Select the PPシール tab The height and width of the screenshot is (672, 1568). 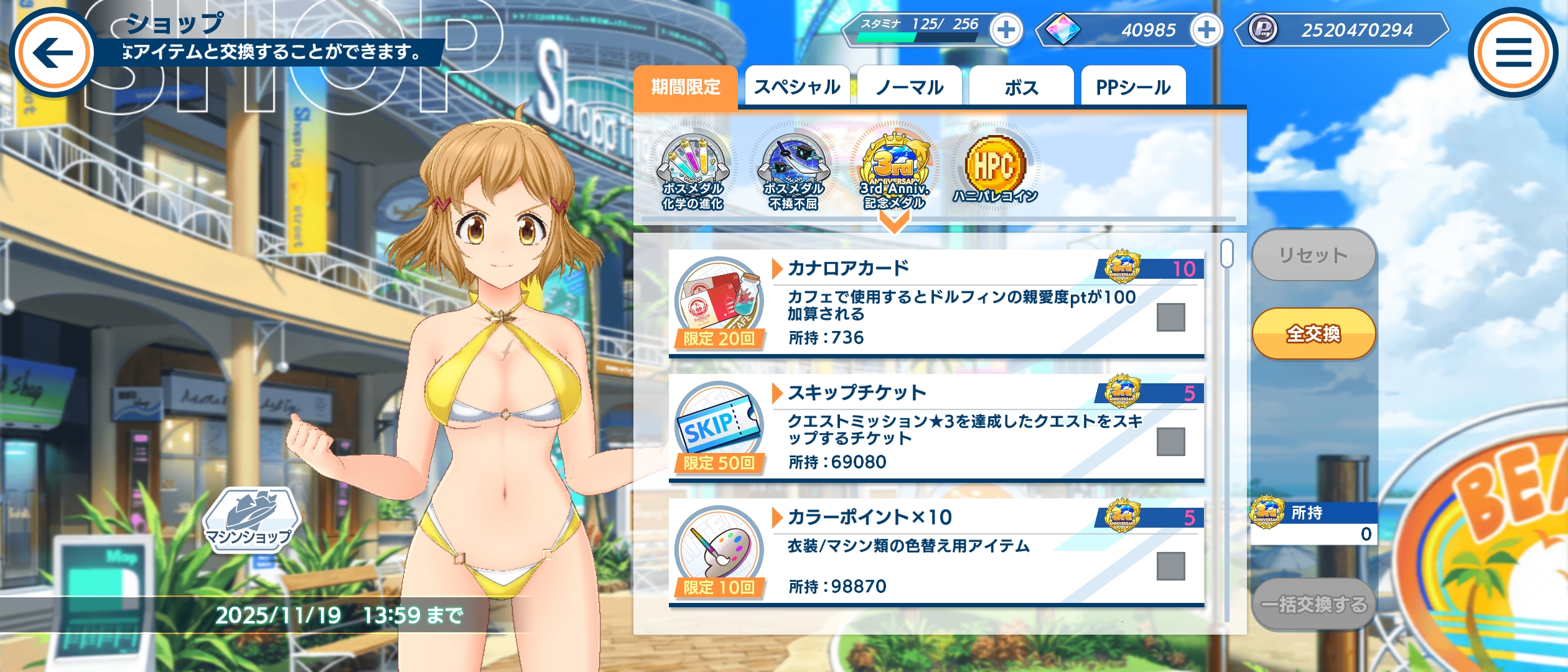tap(1133, 87)
